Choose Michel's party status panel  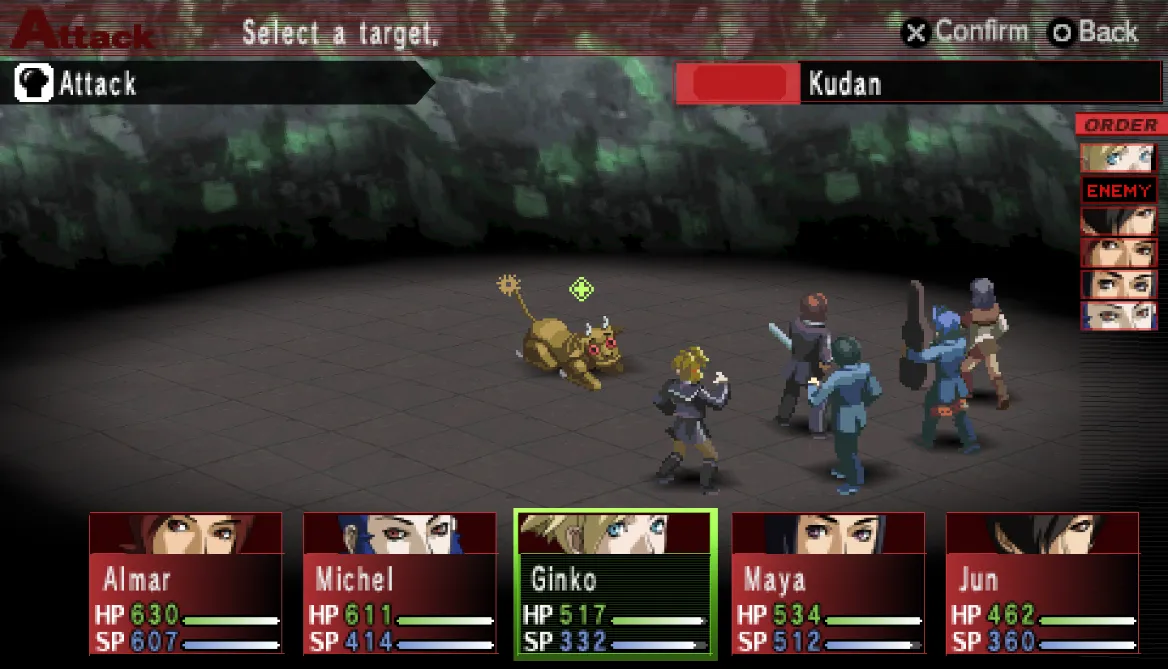pos(400,582)
